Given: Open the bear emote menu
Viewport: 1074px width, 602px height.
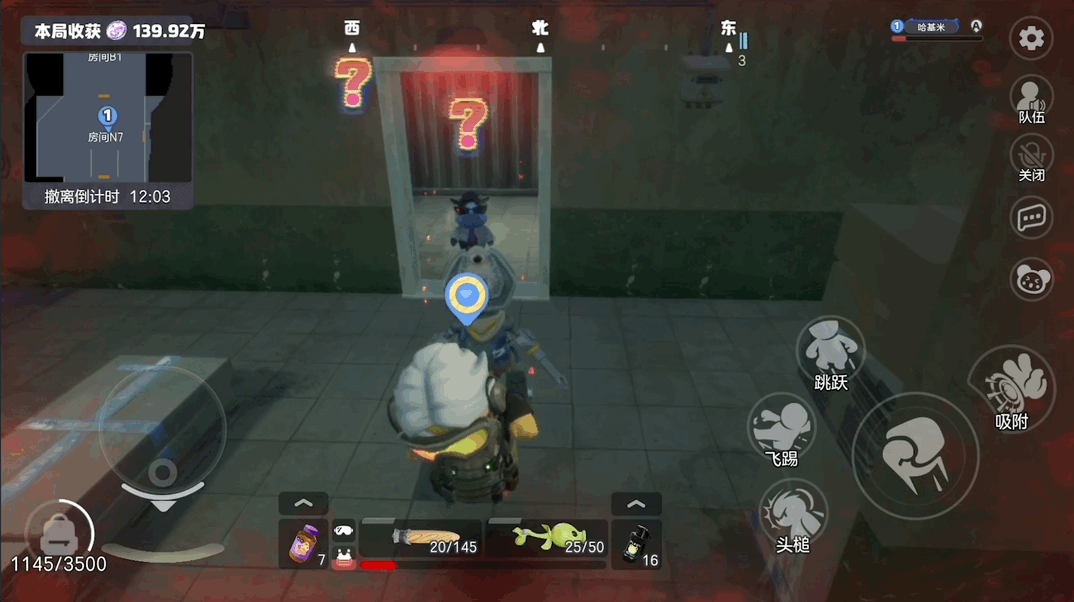Looking at the screenshot, I should (1031, 279).
